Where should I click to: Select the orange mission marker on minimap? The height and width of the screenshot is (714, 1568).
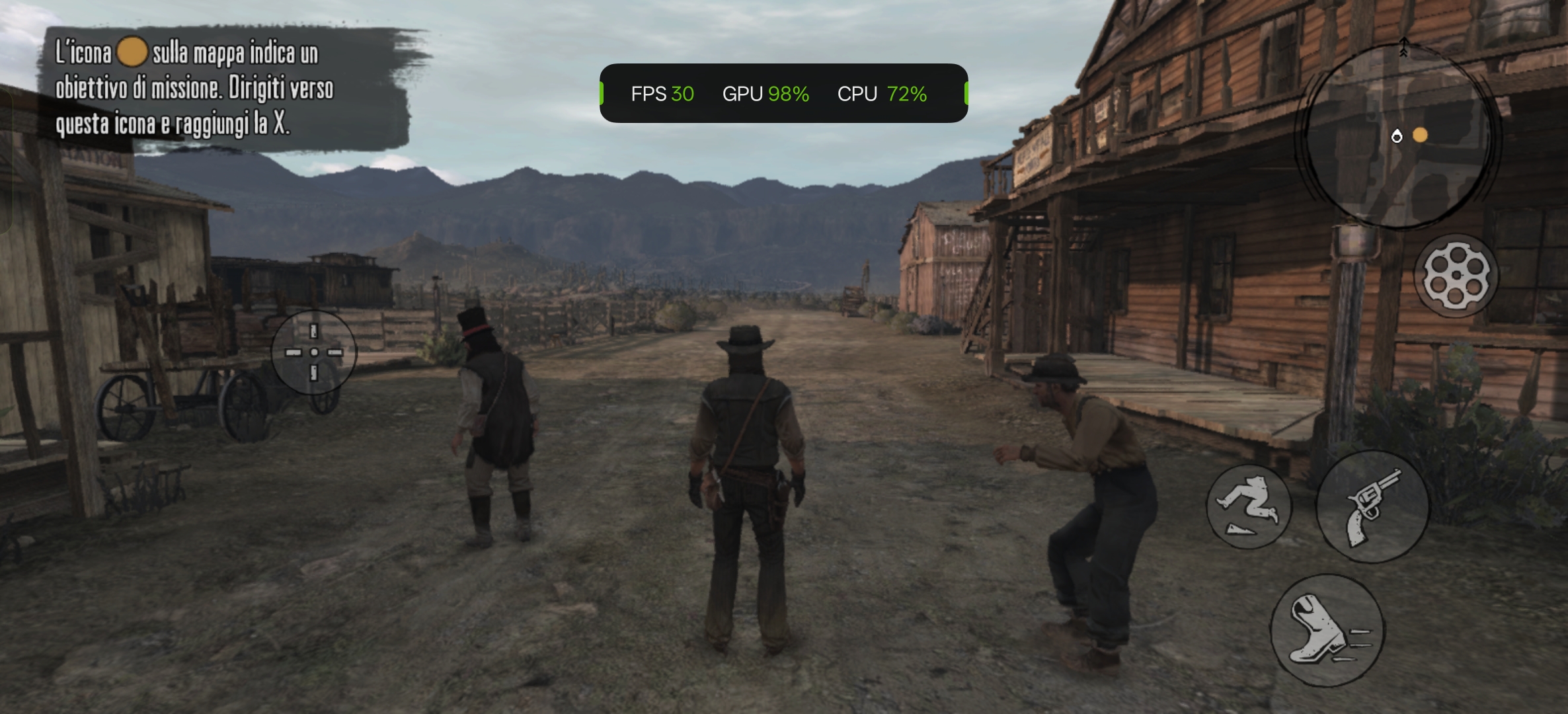coord(1420,136)
